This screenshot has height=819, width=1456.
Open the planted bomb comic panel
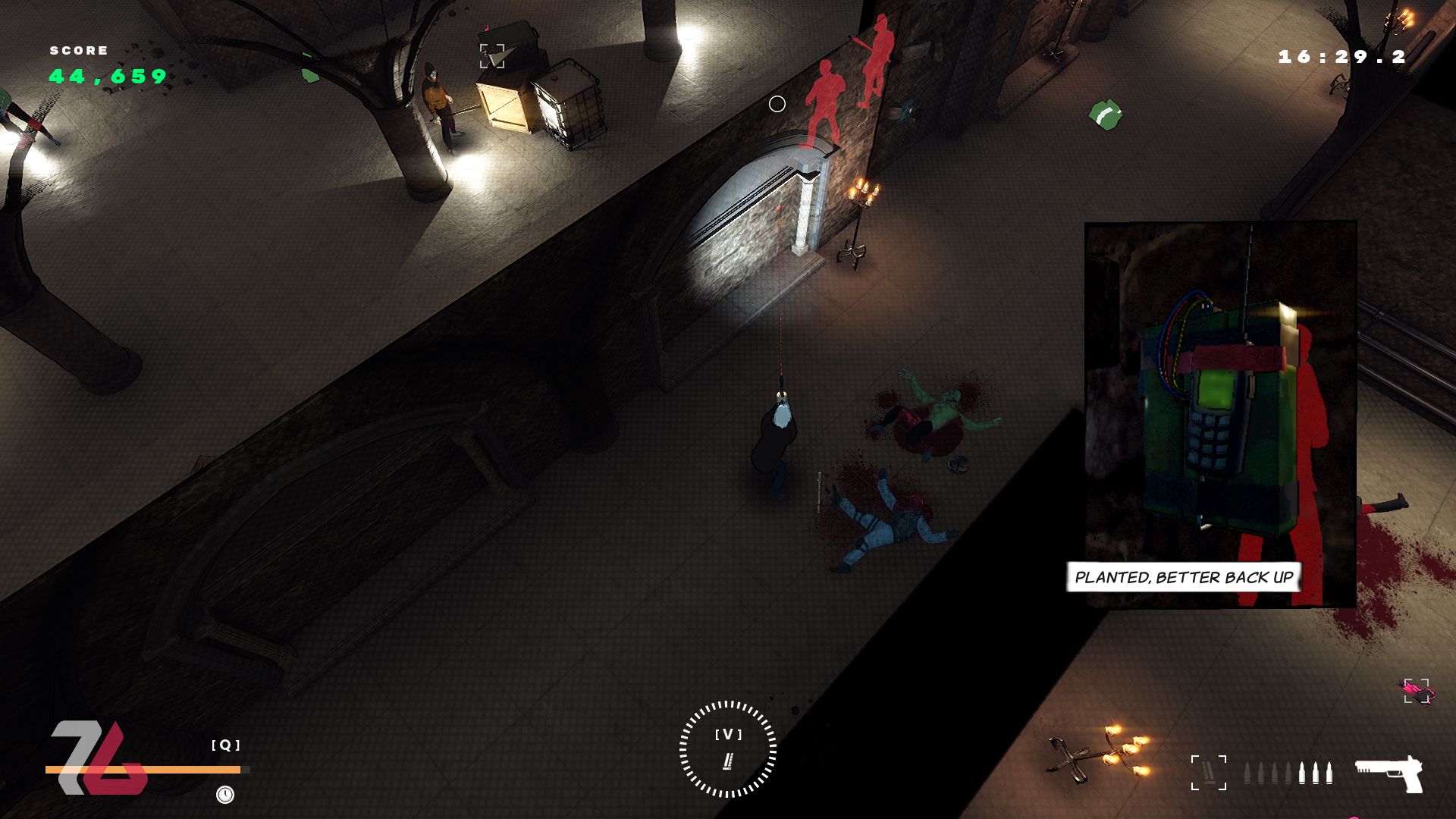pos(1219,414)
